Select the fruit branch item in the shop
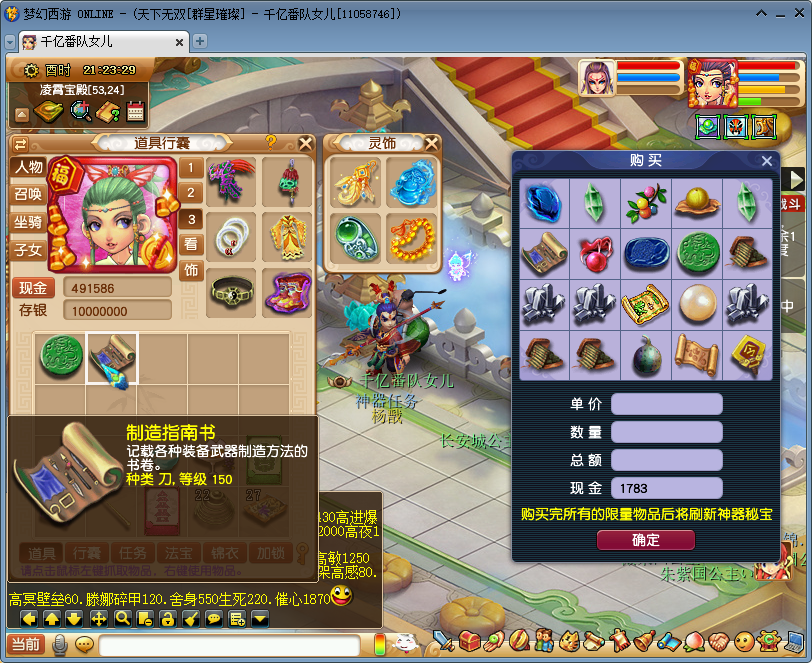The width and height of the screenshot is (812, 663). (x=646, y=203)
